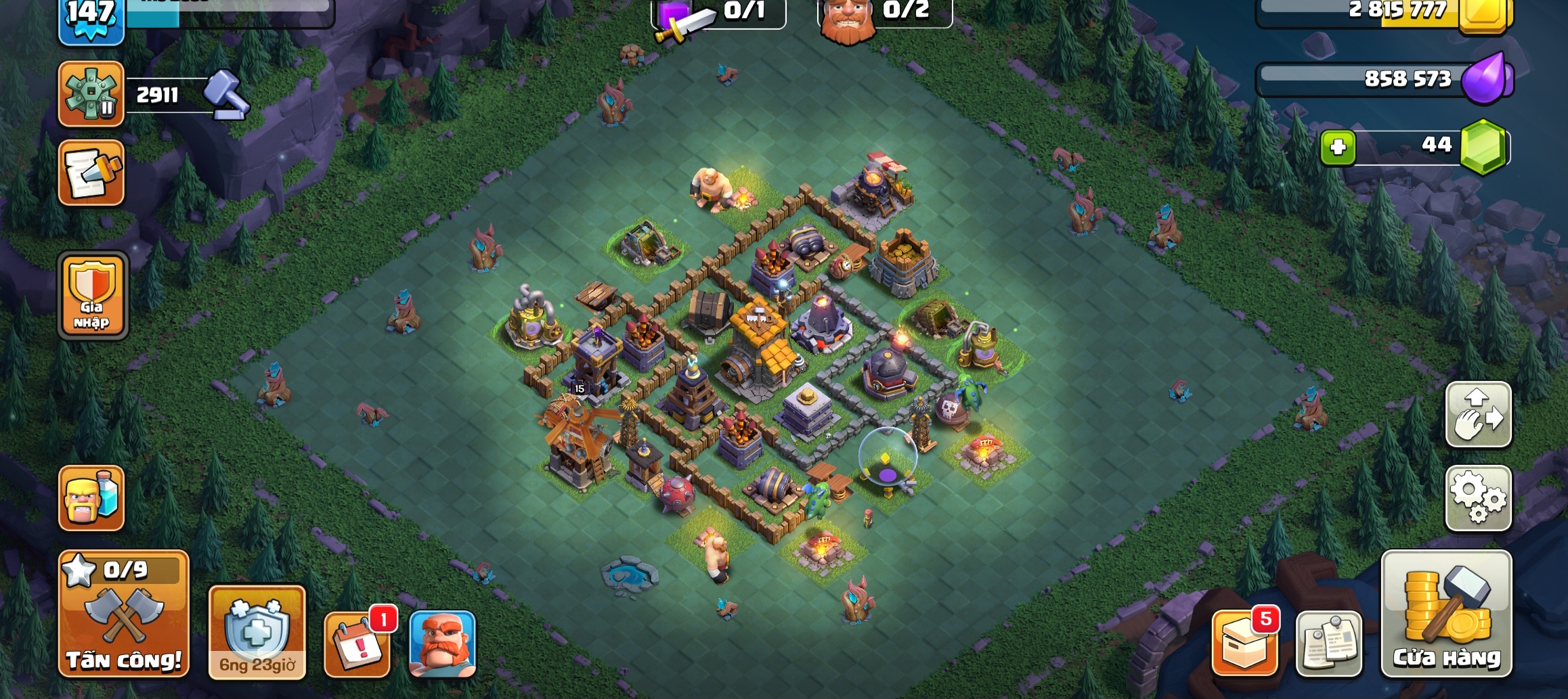1568x699 pixels.
Task: Open the barbarian and elixir army button
Action: point(91,498)
